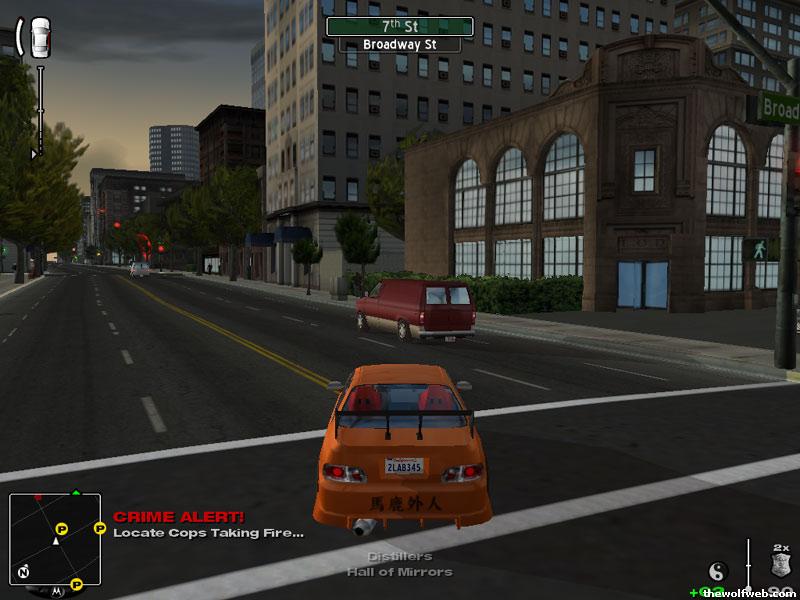Click the 7th St street name indicator
Image resolution: width=800 pixels, height=600 pixels.
tap(399, 26)
